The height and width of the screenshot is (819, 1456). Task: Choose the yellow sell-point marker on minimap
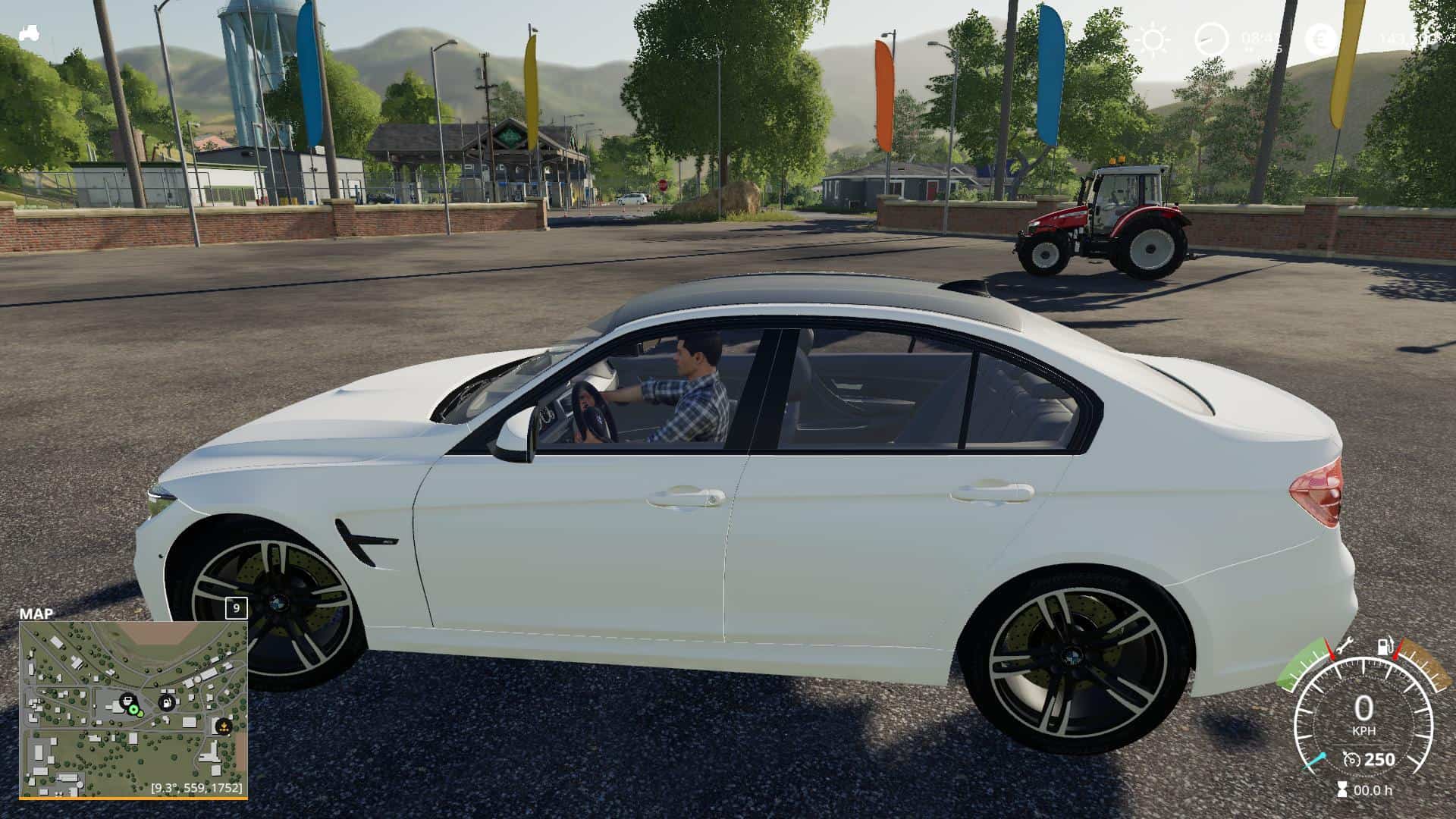tap(223, 726)
